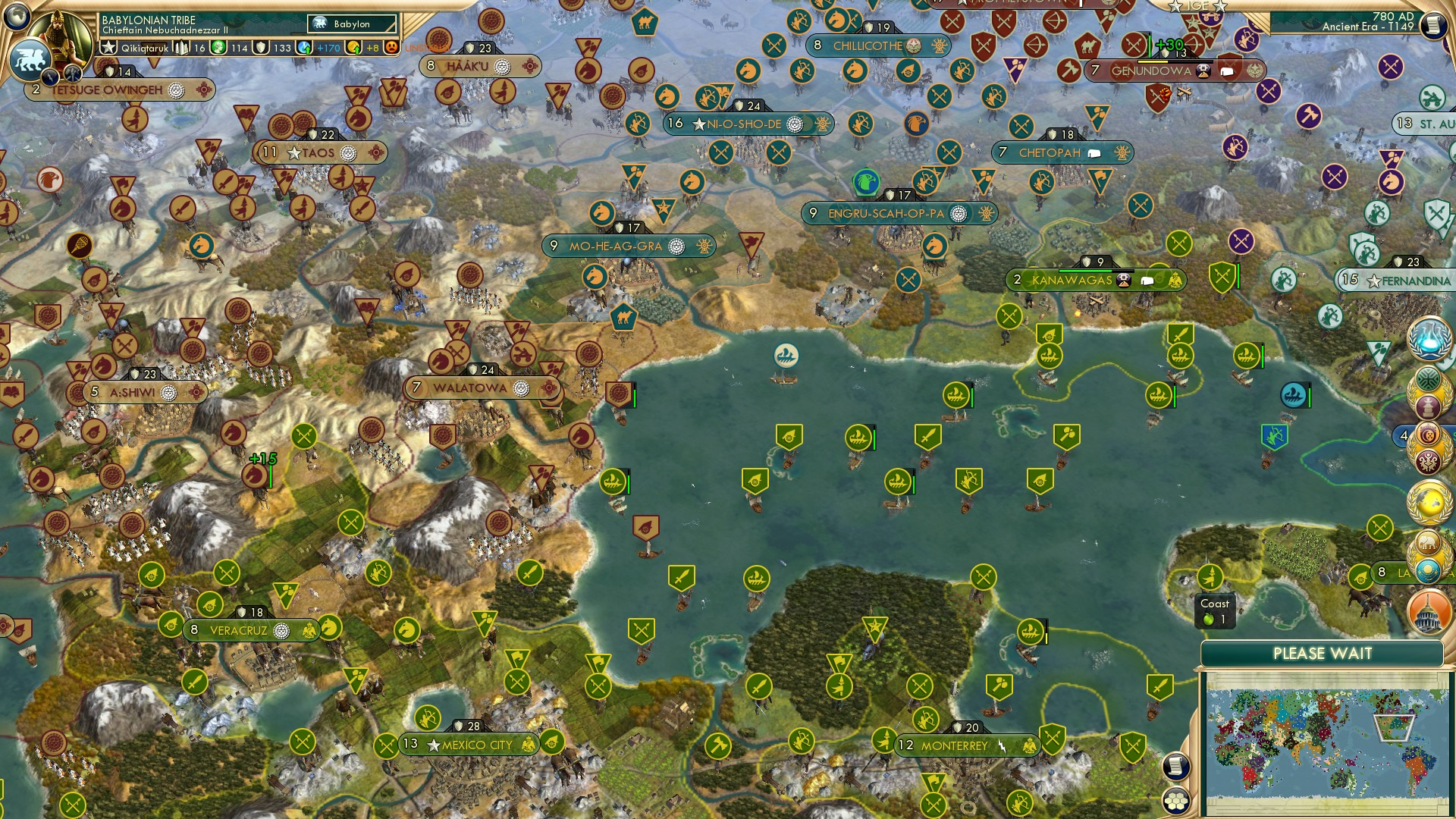Toggle strategic view with the globe button top-left
Screen dimensions: 1456x819
16,14
